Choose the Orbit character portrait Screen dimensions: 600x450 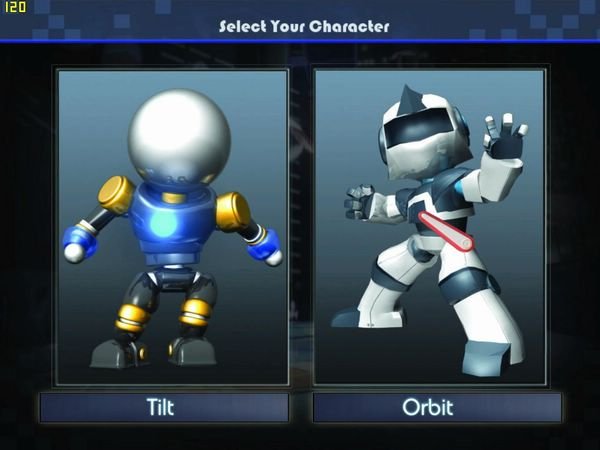[x=429, y=226]
